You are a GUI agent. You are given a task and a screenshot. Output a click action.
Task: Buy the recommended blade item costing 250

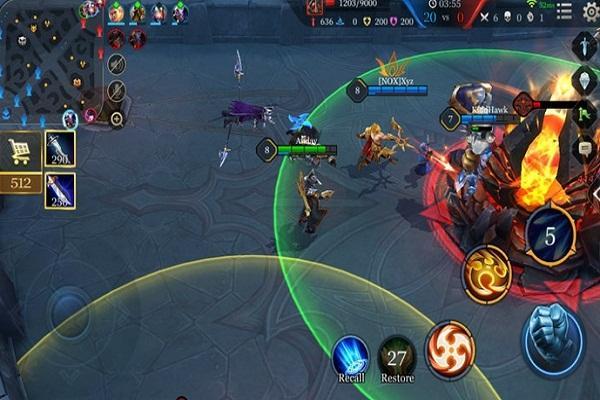60,190
